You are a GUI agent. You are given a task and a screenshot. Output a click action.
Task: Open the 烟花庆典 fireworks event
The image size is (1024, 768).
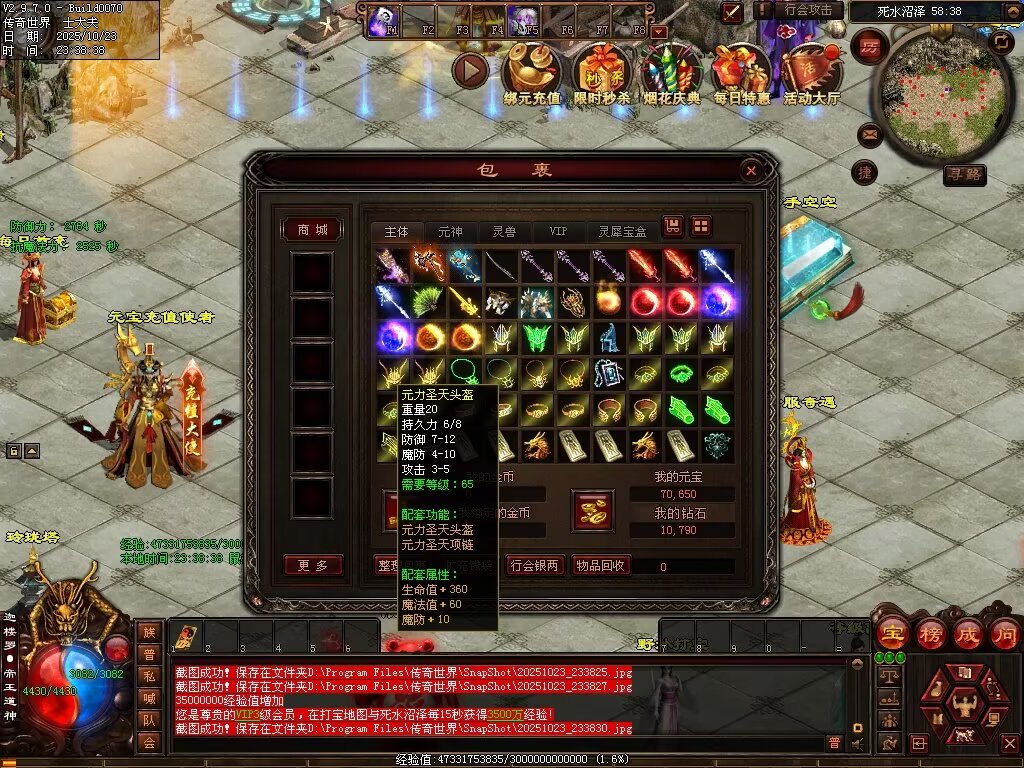click(x=671, y=73)
